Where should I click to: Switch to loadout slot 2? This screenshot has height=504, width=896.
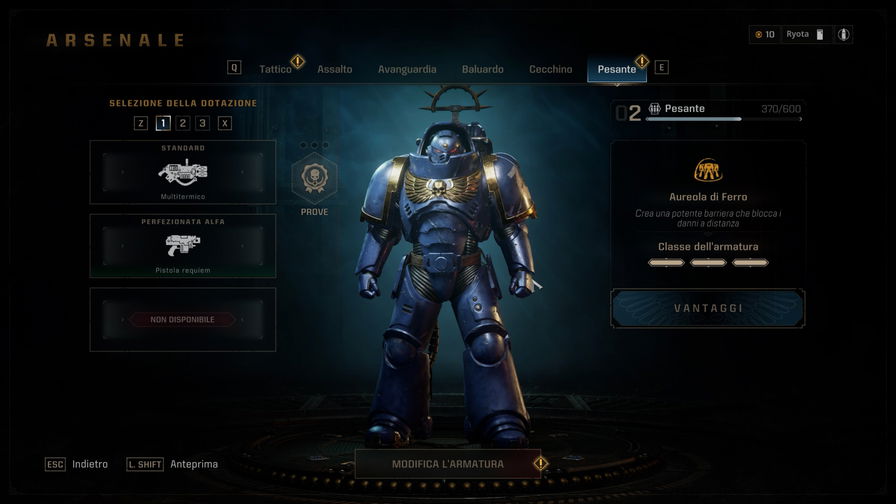pyautogui.click(x=183, y=123)
